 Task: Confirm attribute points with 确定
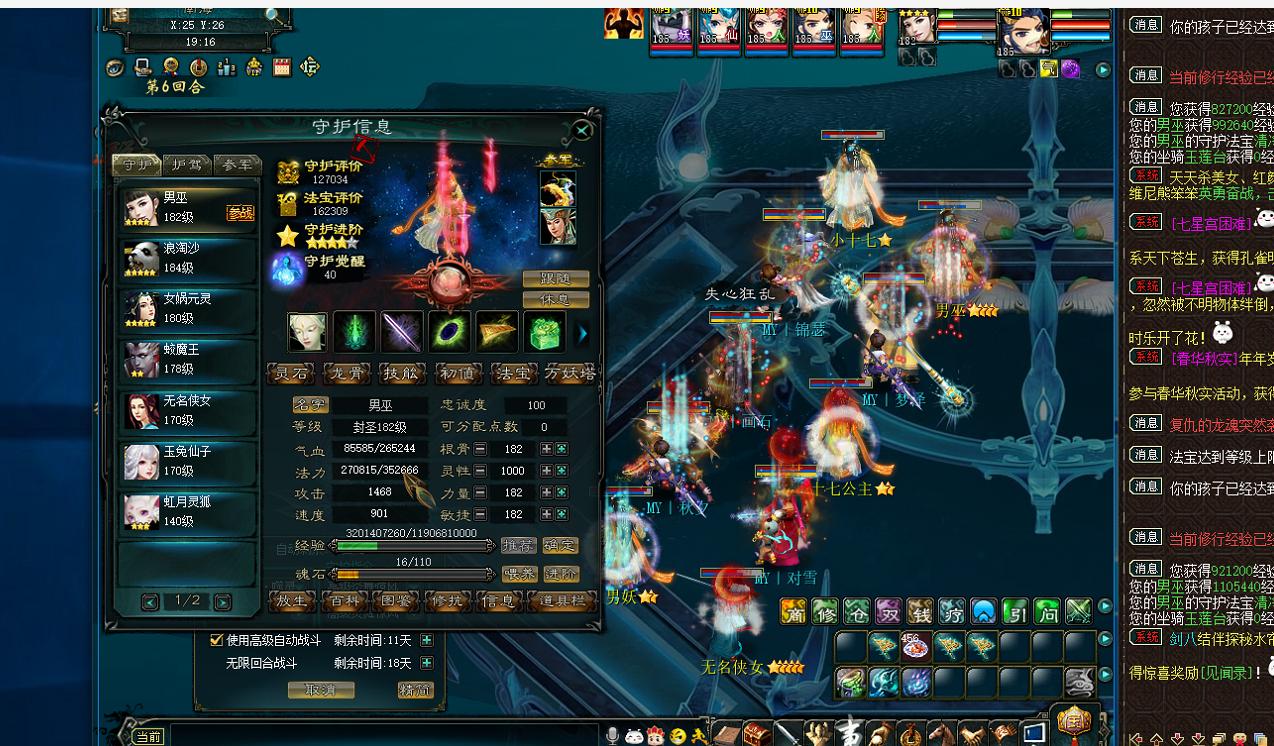click(x=561, y=546)
